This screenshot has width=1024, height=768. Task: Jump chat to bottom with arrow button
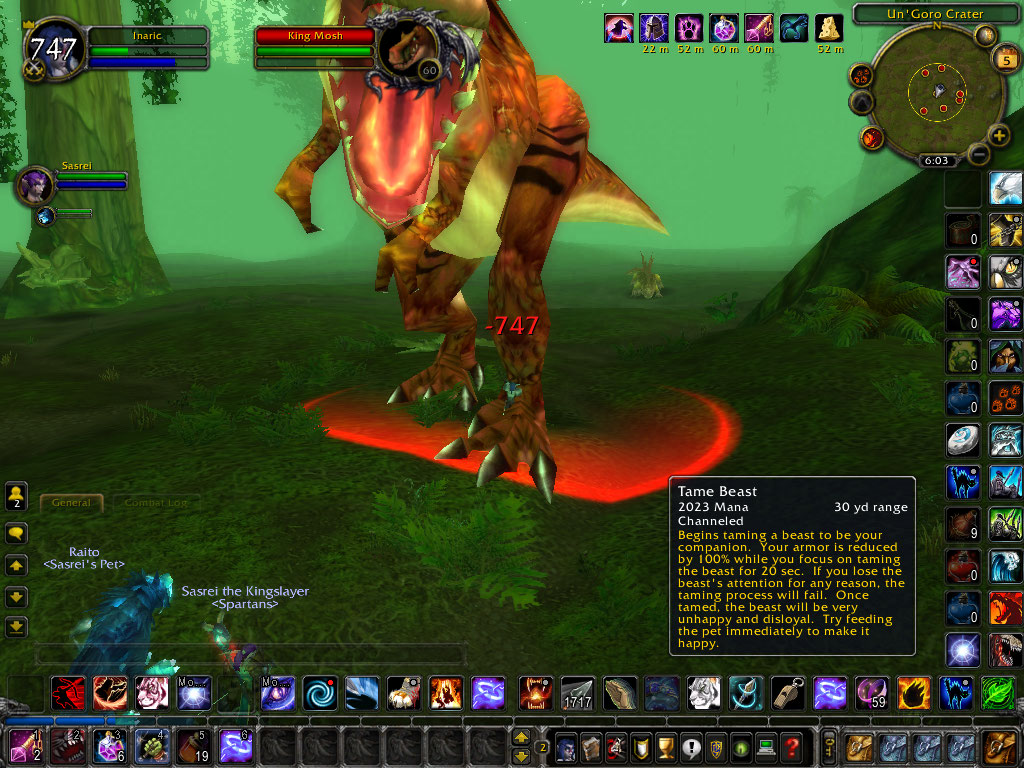[16, 627]
